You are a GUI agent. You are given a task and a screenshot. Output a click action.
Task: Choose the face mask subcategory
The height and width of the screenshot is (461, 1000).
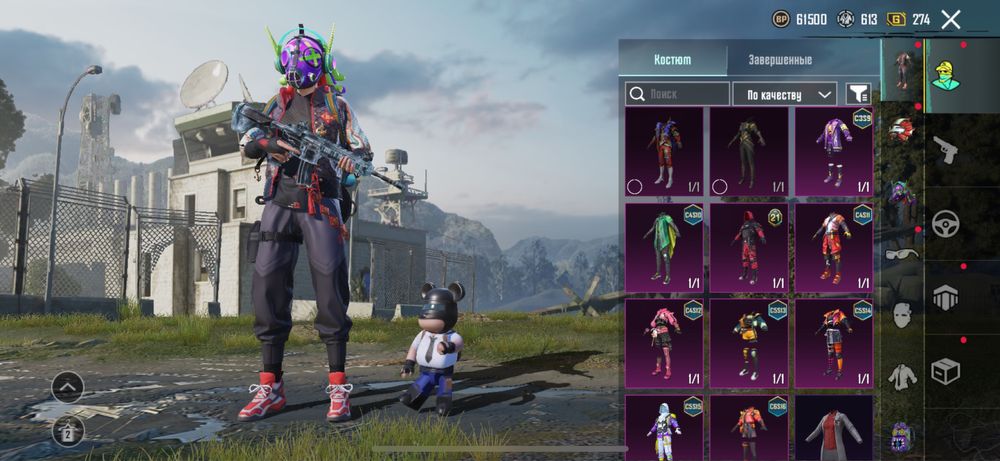click(x=902, y=314)
